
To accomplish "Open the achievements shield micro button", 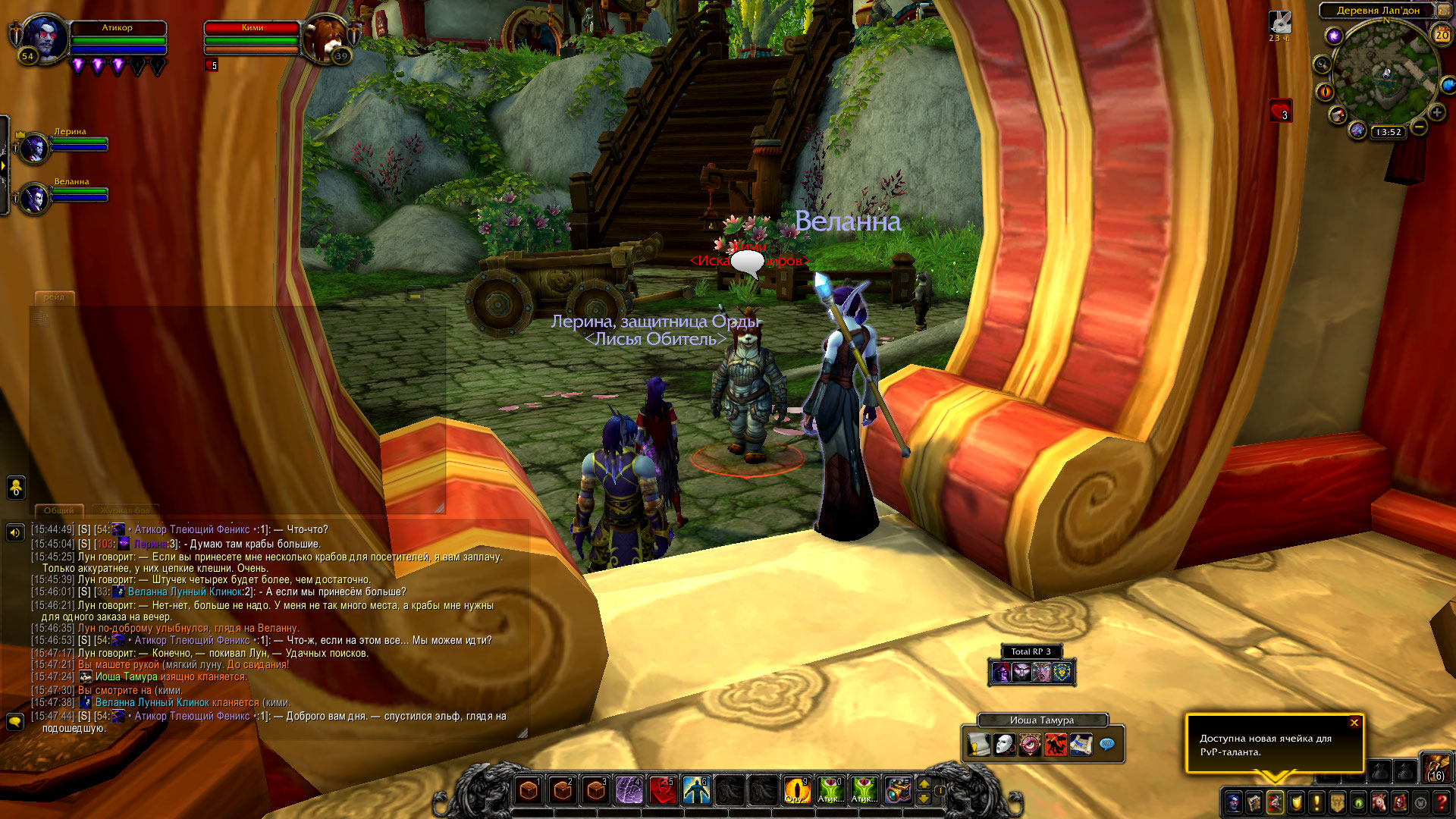I will (x=1296, y=802).
